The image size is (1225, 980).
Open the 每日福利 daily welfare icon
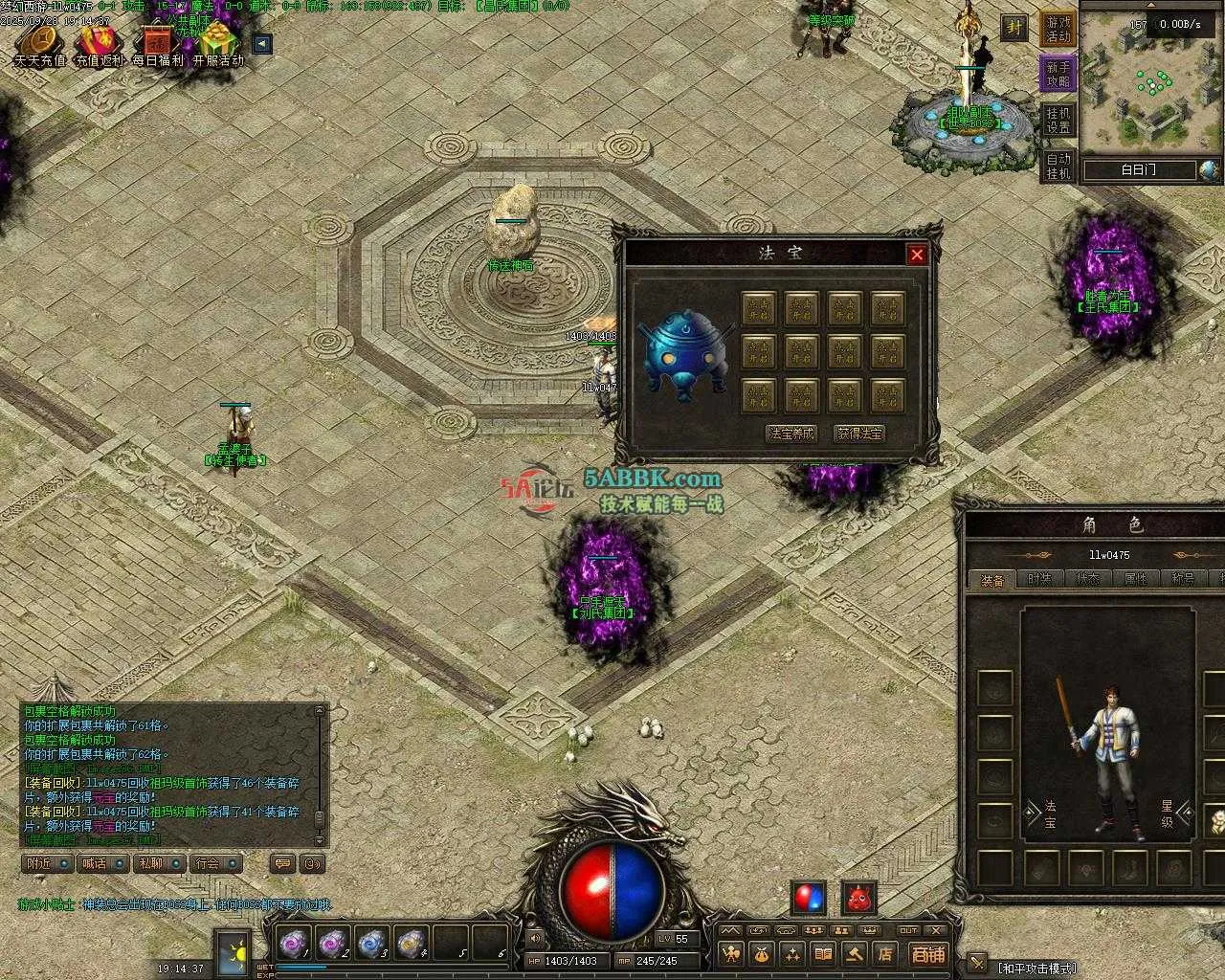click(158, 44)
